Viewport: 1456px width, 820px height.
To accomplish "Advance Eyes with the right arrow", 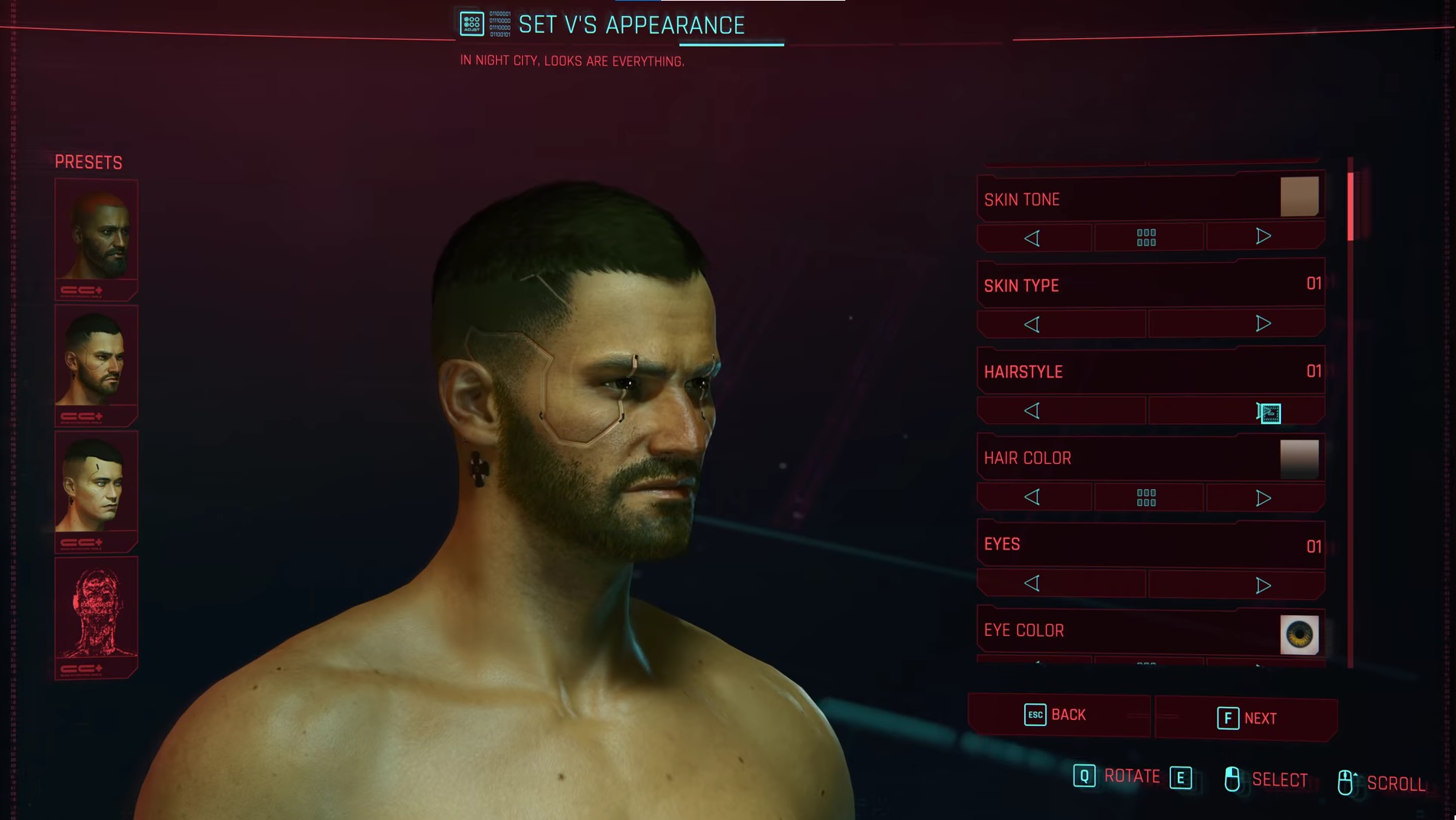I will [1263, 583].
